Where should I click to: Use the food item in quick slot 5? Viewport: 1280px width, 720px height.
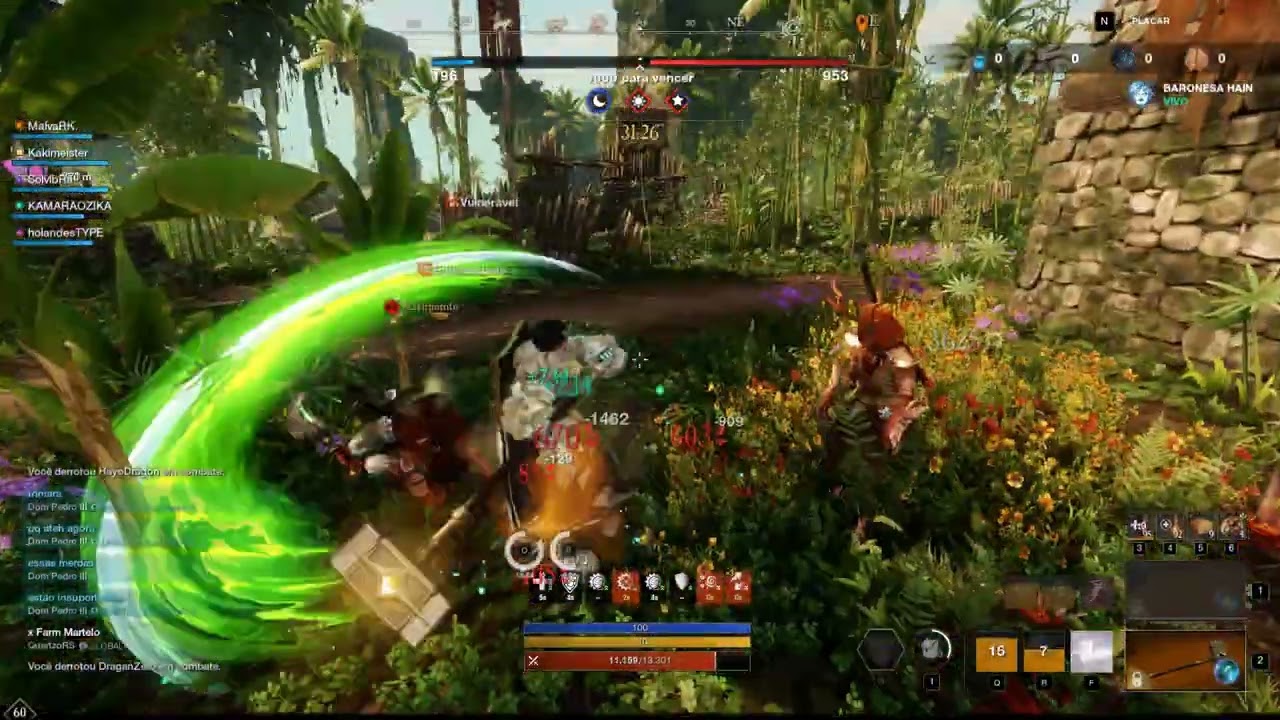(x=1202, y=528)
